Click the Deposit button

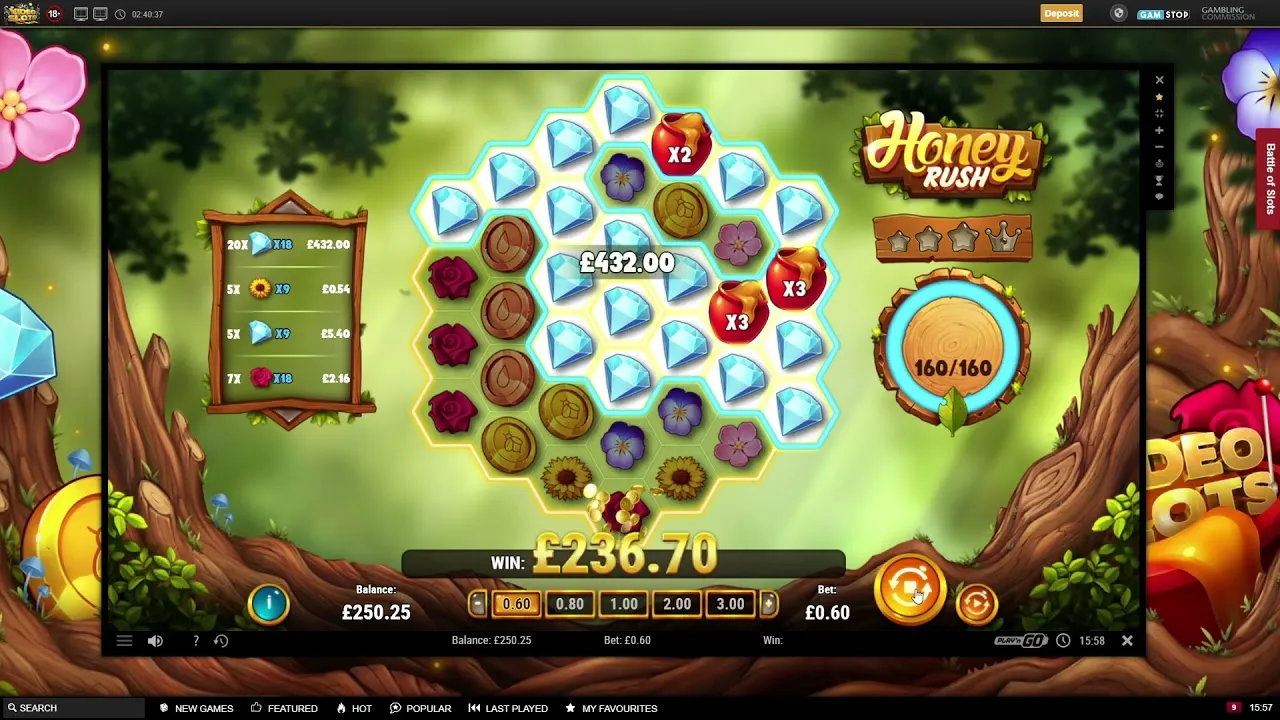click(1061, 13)
